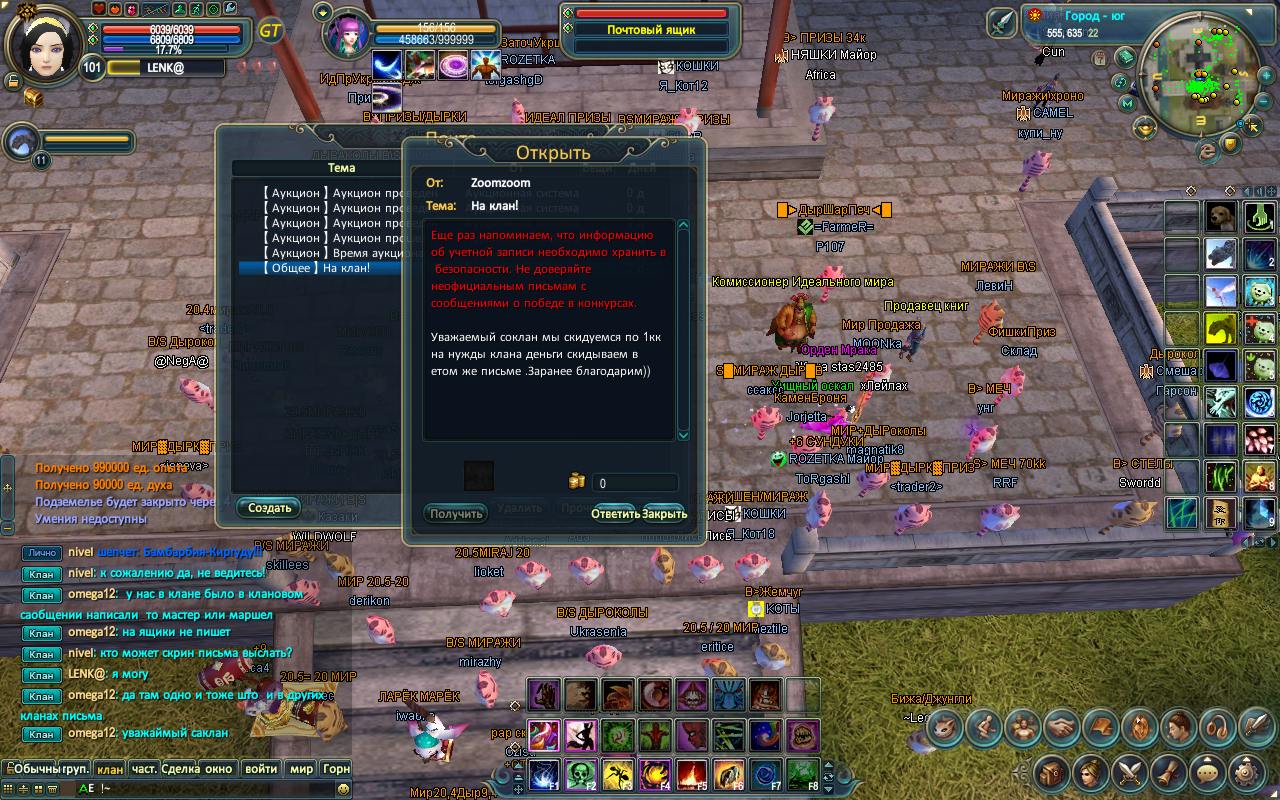1280x800 pixels.
Task: Open the Сделка chat tab
Action: point(180,769)
